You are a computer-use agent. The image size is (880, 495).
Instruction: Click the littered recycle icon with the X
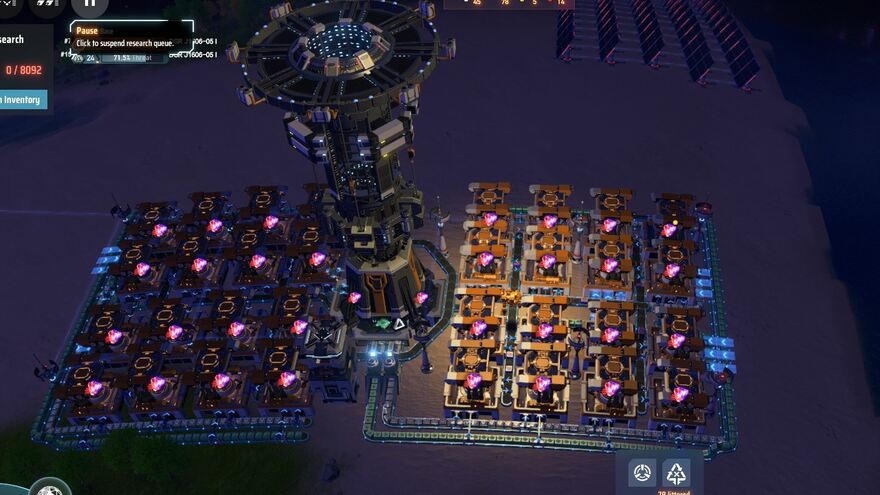click(677, 473)
